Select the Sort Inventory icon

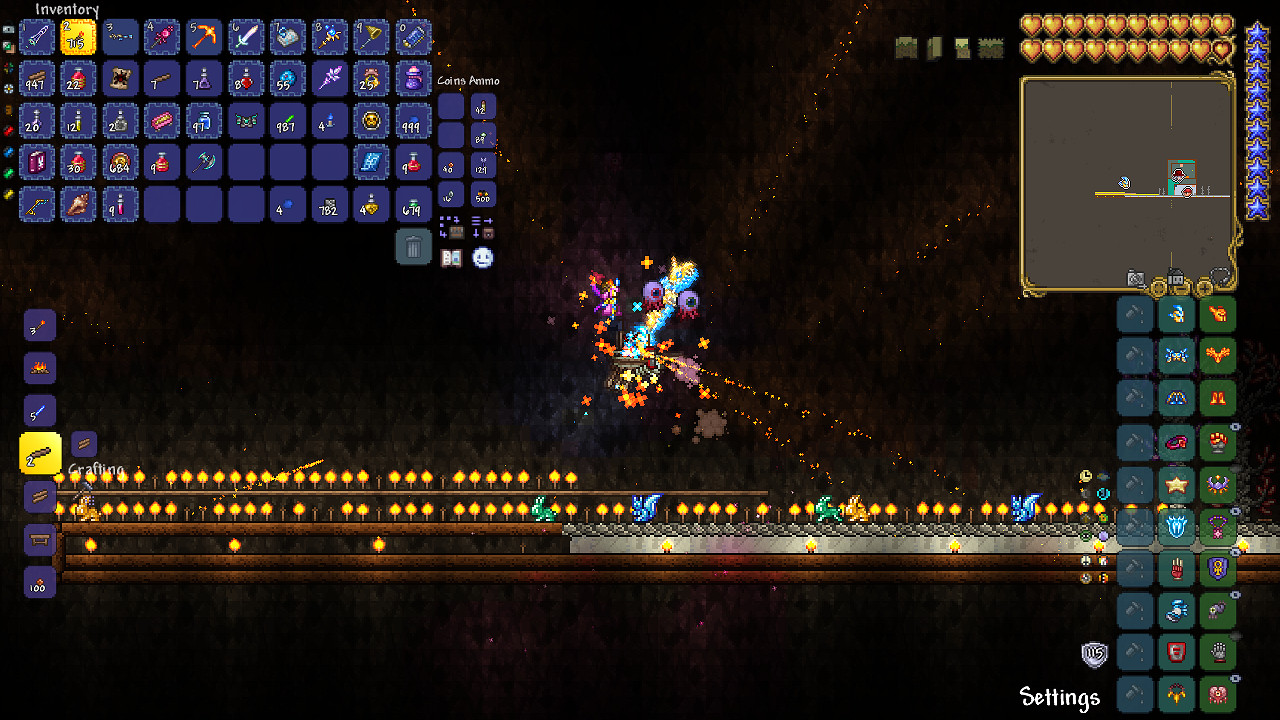(x=477, y=220)
